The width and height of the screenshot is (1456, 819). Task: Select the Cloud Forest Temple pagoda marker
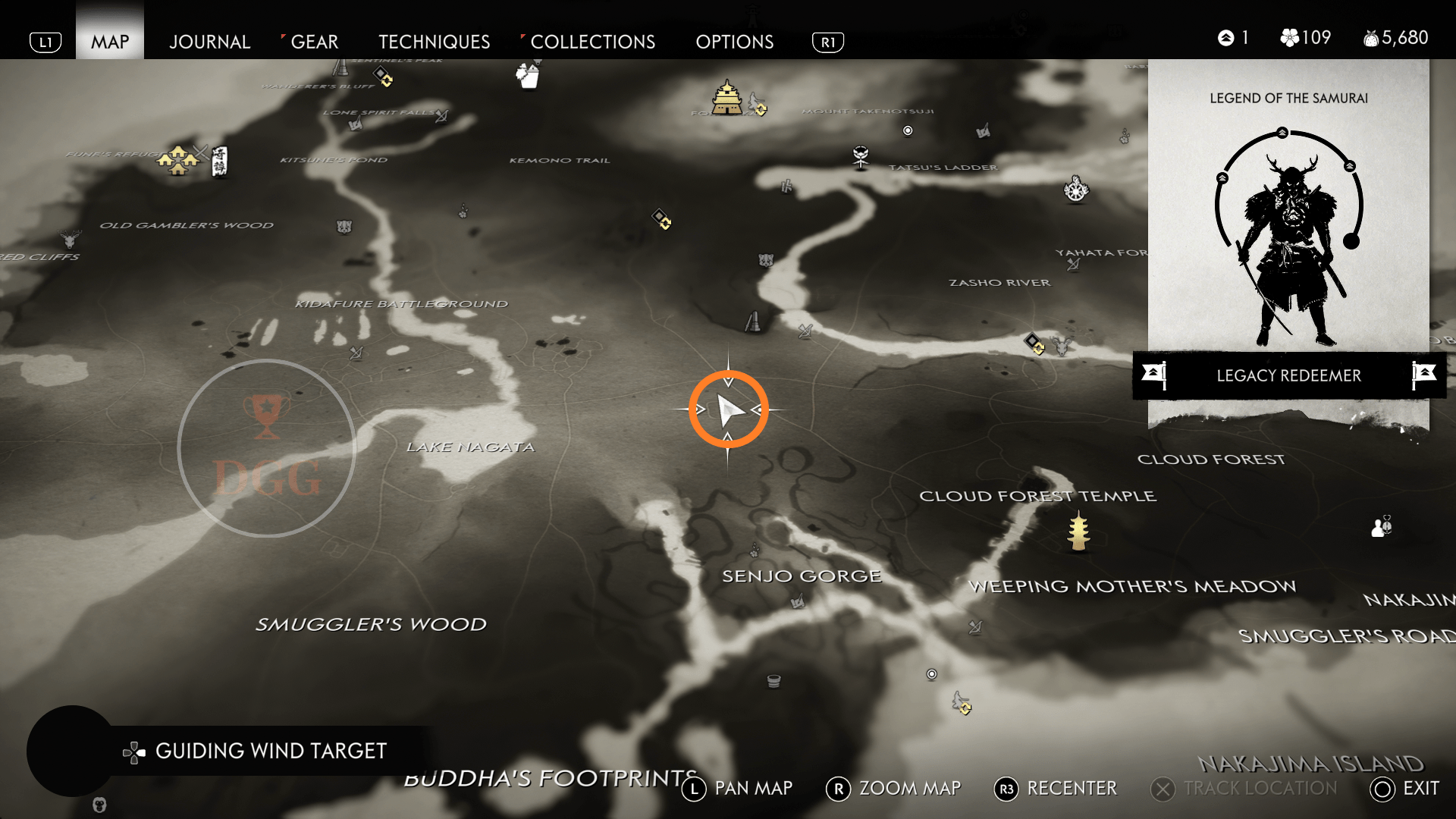pos(1078,531)
